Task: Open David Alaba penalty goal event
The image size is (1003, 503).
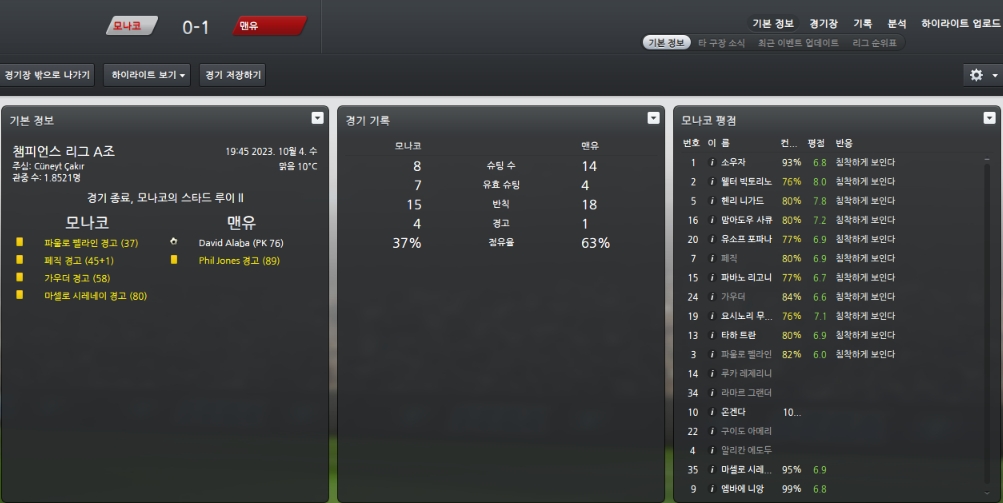Action: (x=241, y=243)
